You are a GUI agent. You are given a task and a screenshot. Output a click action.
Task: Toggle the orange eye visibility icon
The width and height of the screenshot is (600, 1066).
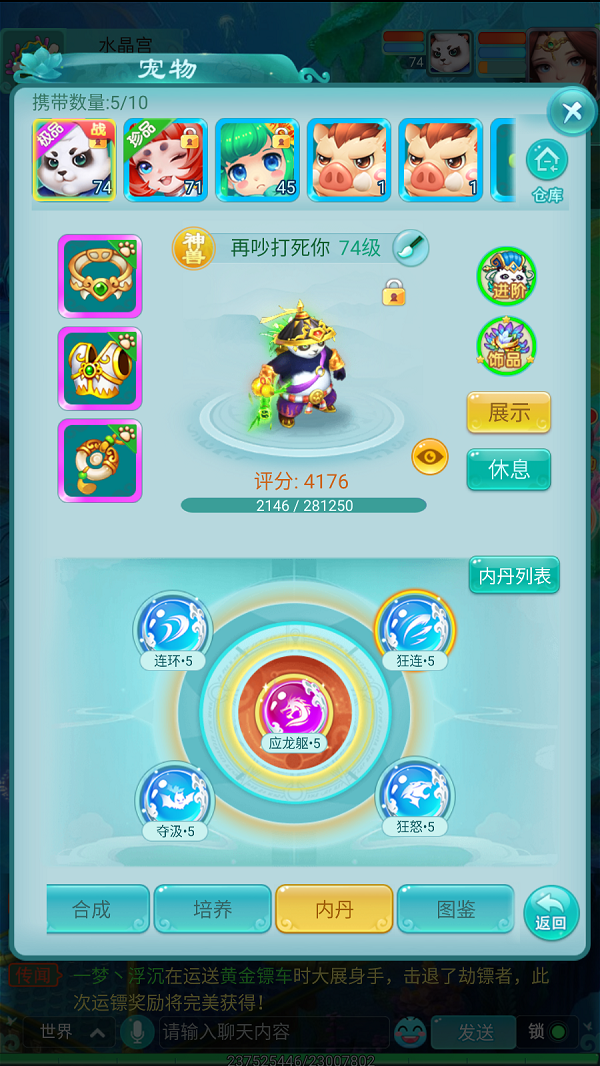click(x=430, y=457)
